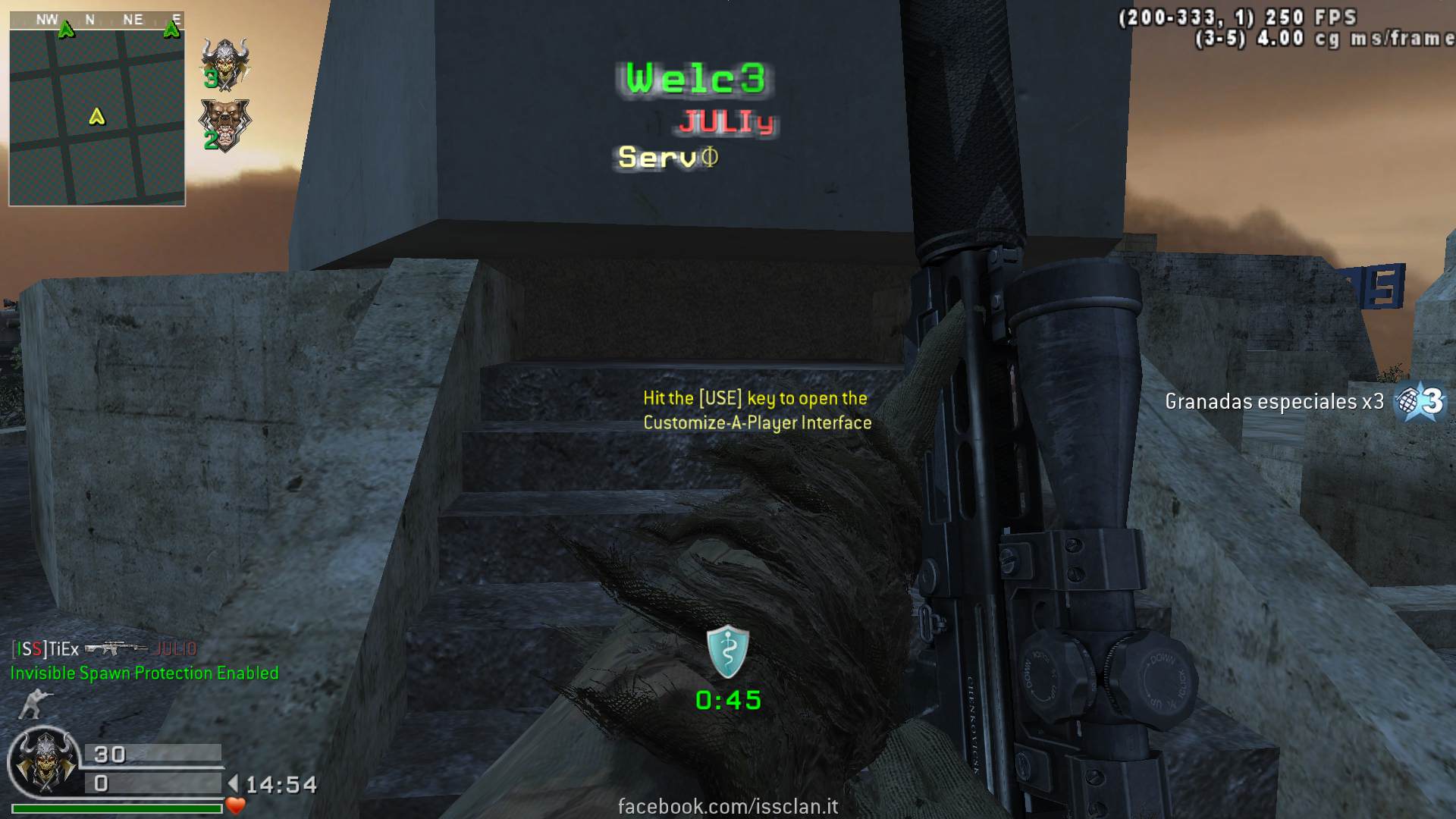Click the minimap in the corner

point(97,108)
